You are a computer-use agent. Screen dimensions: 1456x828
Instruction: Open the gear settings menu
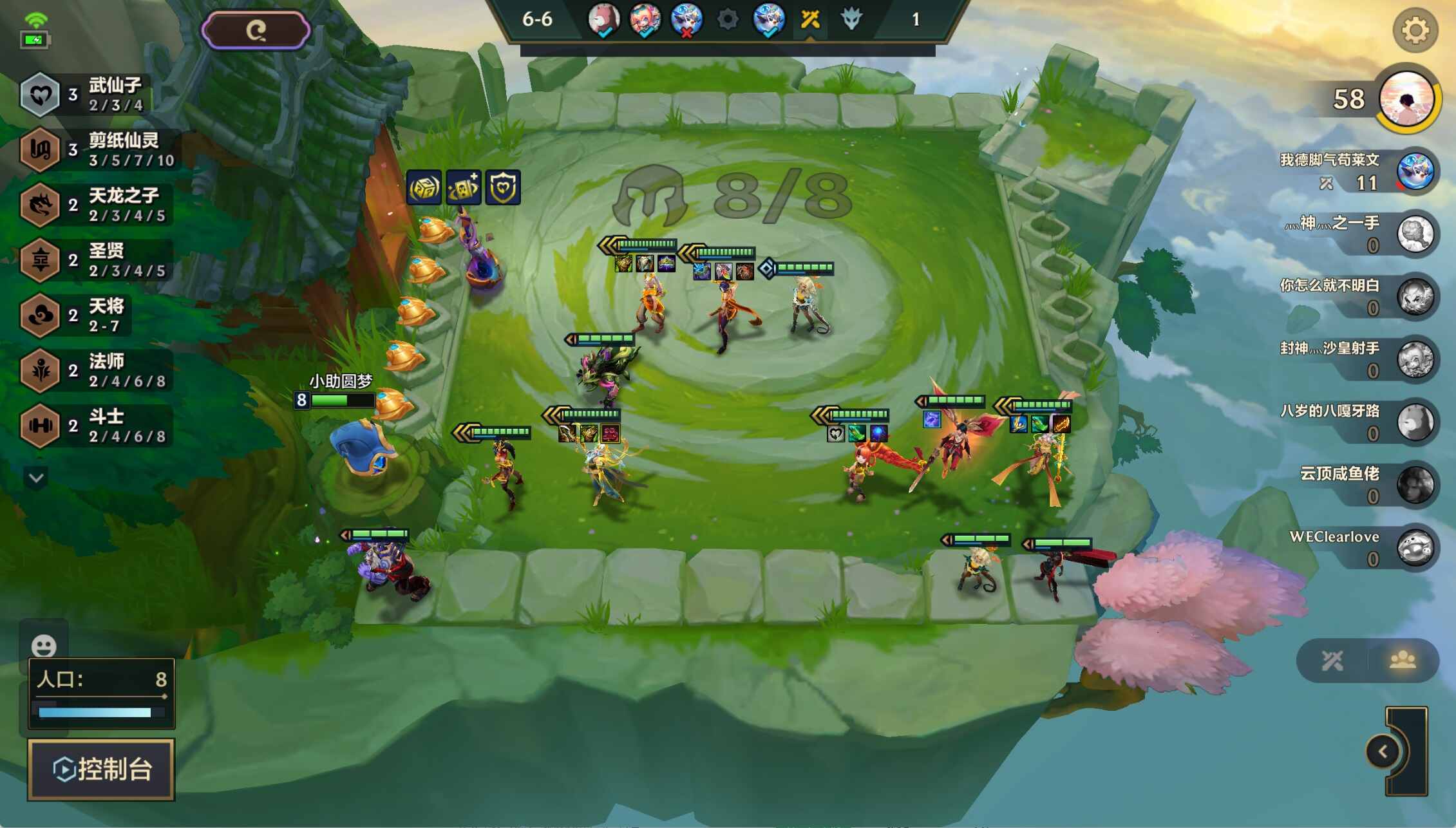click(x=1415, y=30)
